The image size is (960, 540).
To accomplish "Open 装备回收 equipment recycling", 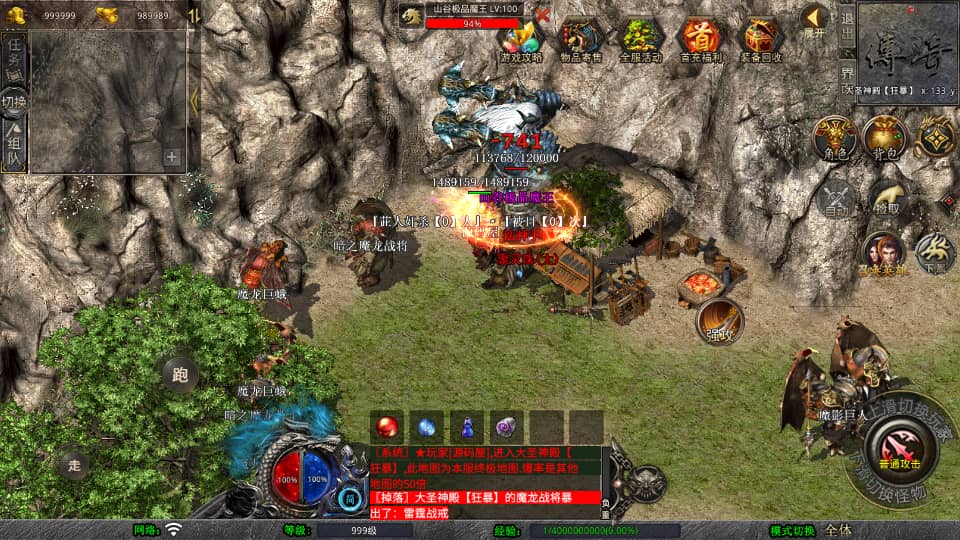I will (761, 40).
